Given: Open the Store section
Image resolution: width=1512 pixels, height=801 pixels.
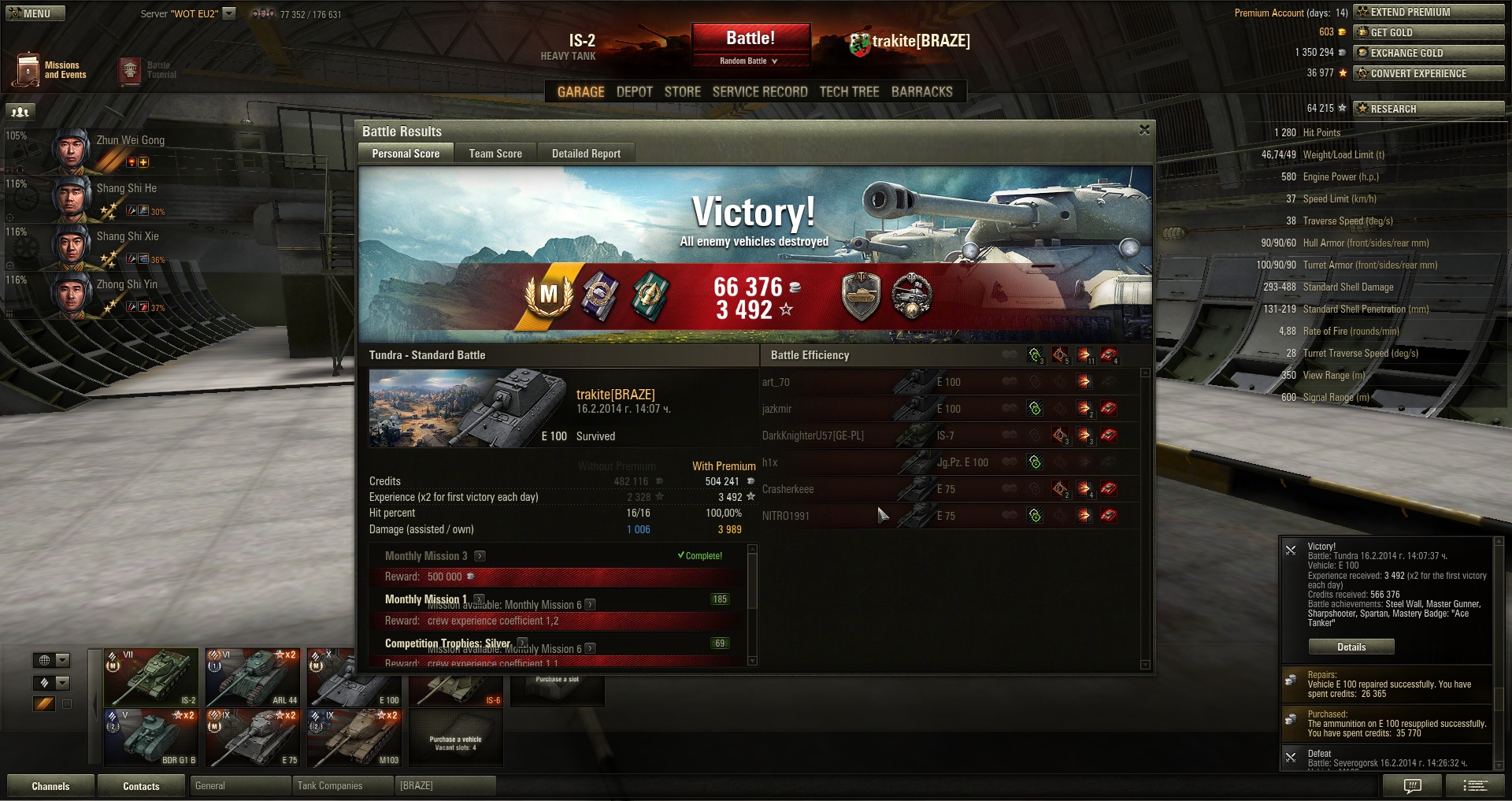Looking at the screenshot, I should point(682,92).
